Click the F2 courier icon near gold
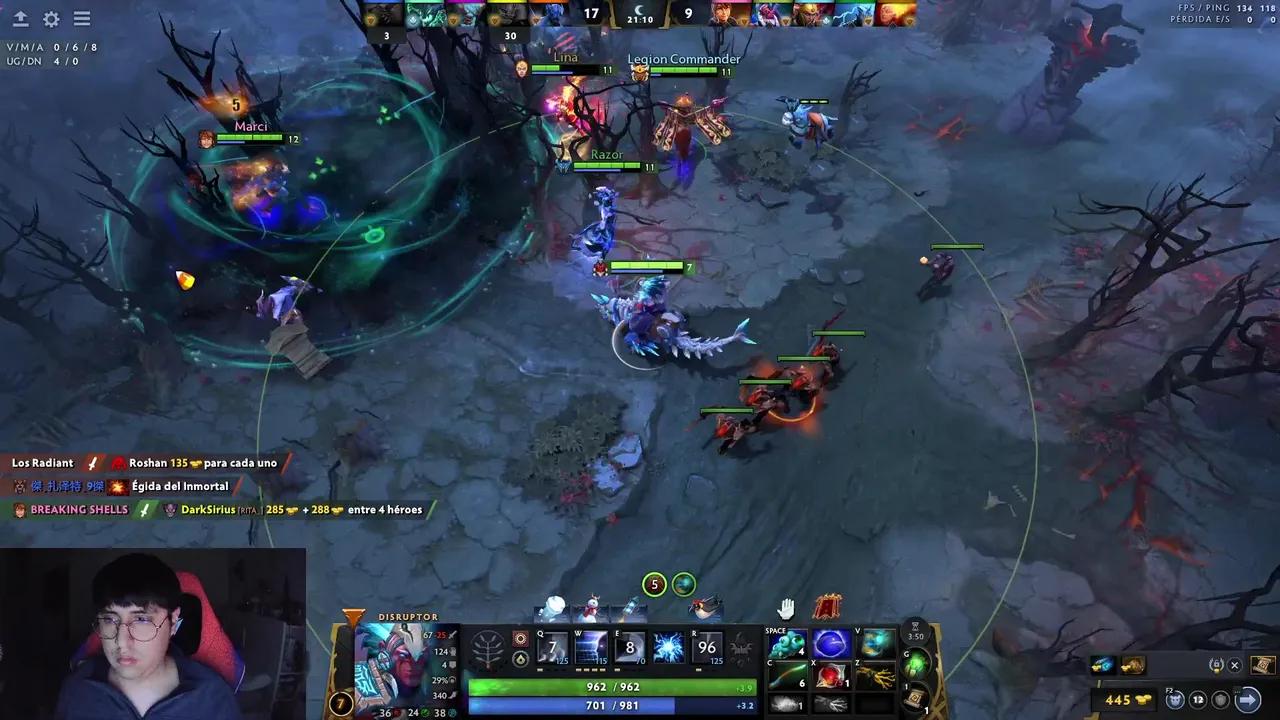 pos(1174,698)
